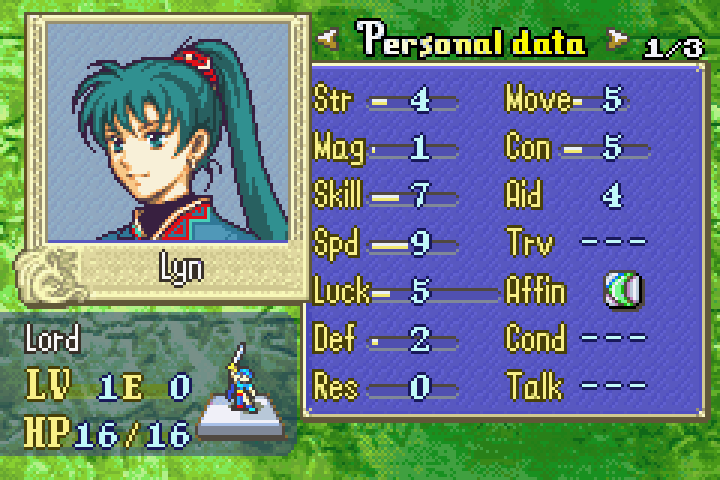Select the Skill stat entry
Image resolution: width=720 pixels, height=480 pixels.
(x=385, y=196)
